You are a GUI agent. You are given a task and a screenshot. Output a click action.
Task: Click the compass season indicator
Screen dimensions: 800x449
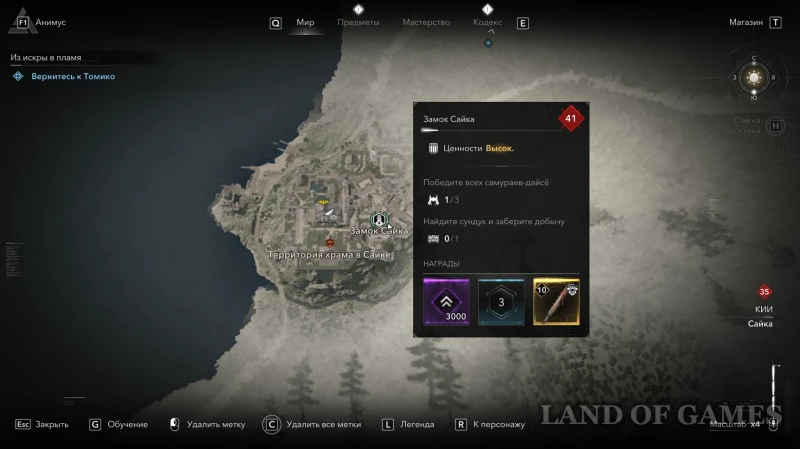[754, 76]
